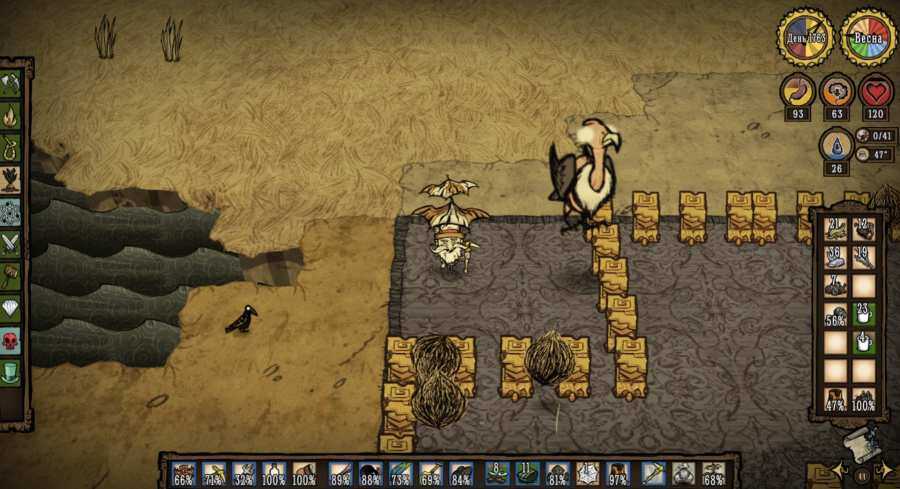This screenshot has height=489, width=900.
Task: Pick the inventory stack showing 11
Action: tap(528, 473)
